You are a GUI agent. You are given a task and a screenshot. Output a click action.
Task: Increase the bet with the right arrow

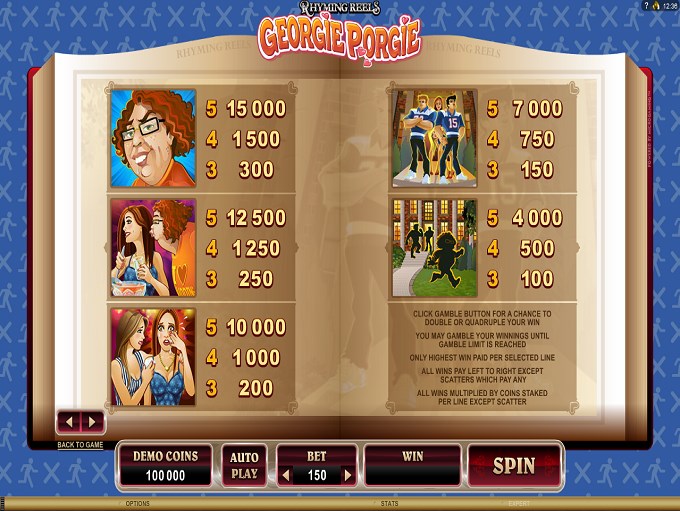349,476
